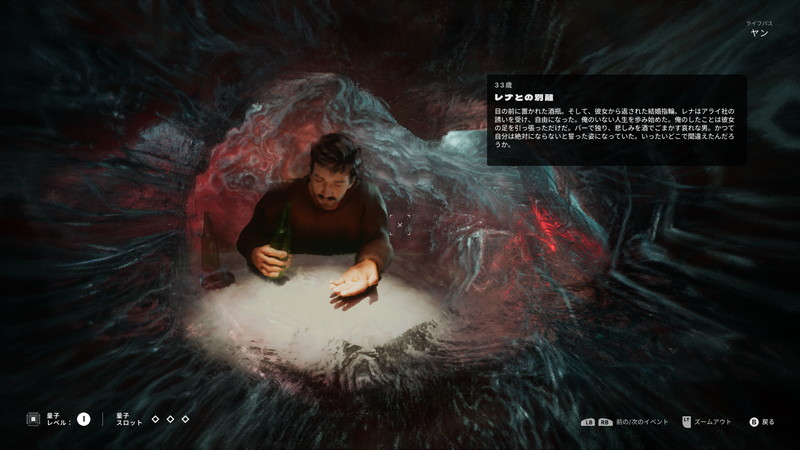Click the quantum level exclamation badge
The image size is (800, 450).
coord(84,419)
